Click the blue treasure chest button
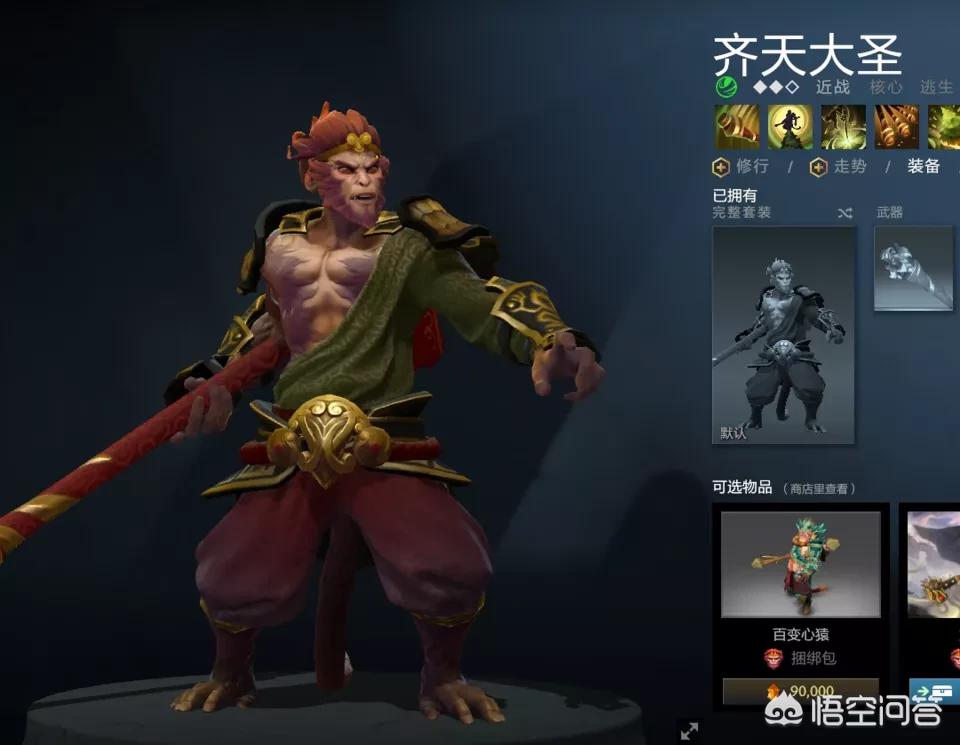Image resolution: width=960 pixels, height=745 pixels. [936, 691]
